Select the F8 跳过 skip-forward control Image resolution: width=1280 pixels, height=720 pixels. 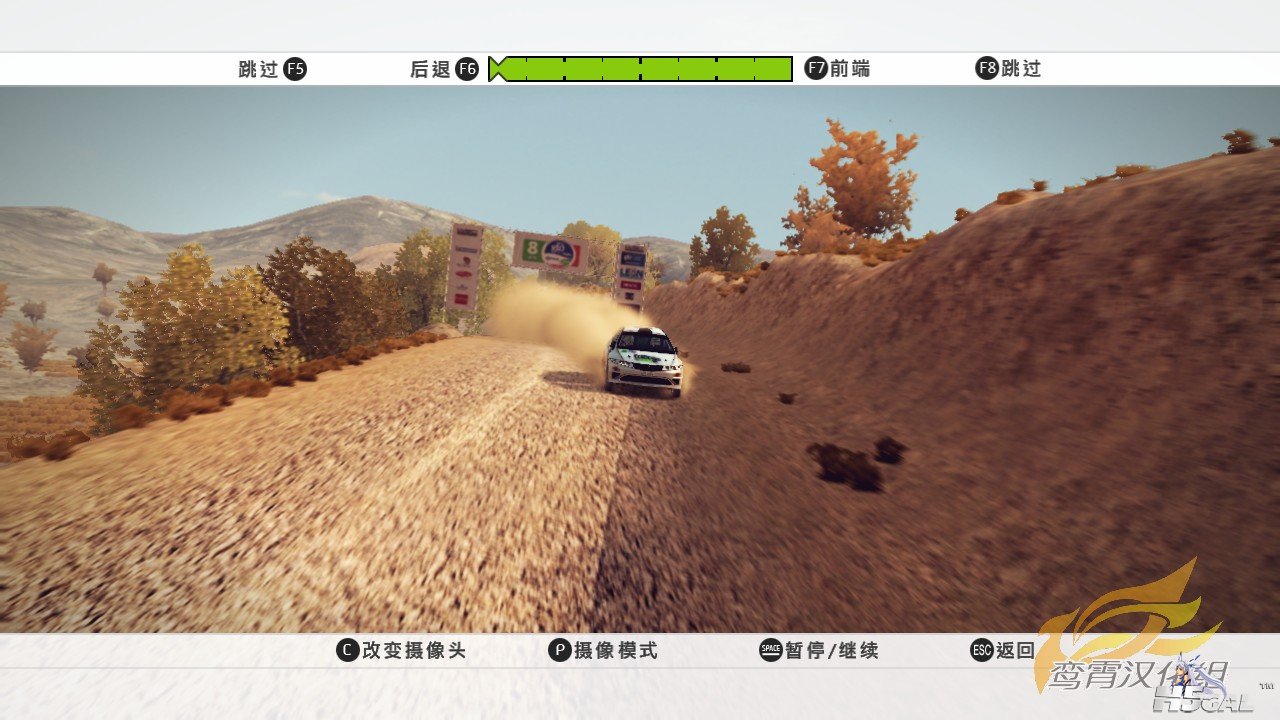point(1008,69)
